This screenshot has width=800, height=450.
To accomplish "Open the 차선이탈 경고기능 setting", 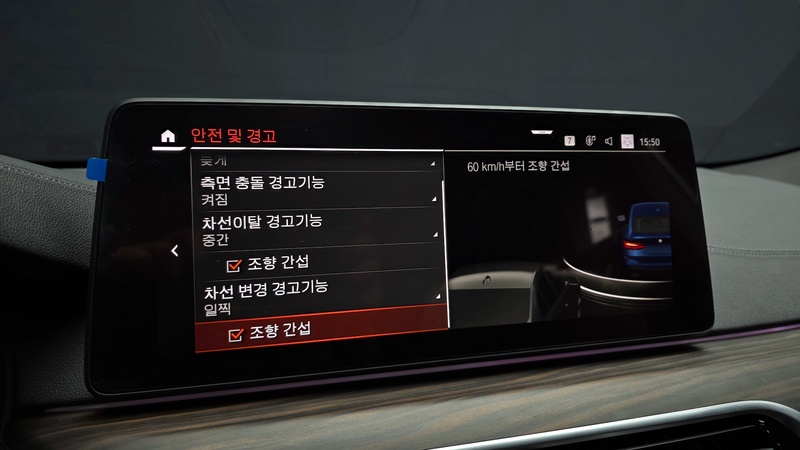I will [314, 228].
